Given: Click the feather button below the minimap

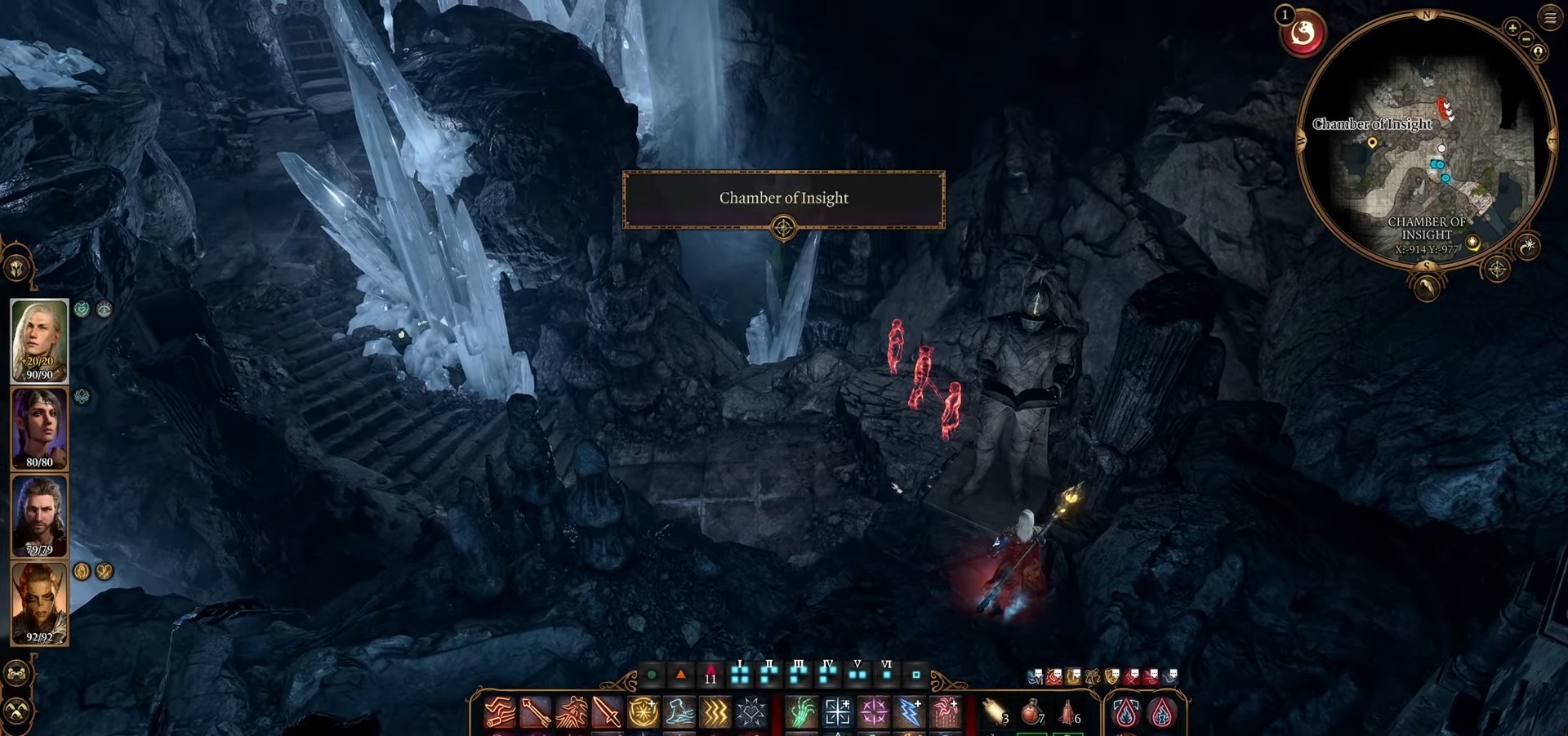Looking at the screenshot, I should pyautogui.click(x=1426, y=288).
